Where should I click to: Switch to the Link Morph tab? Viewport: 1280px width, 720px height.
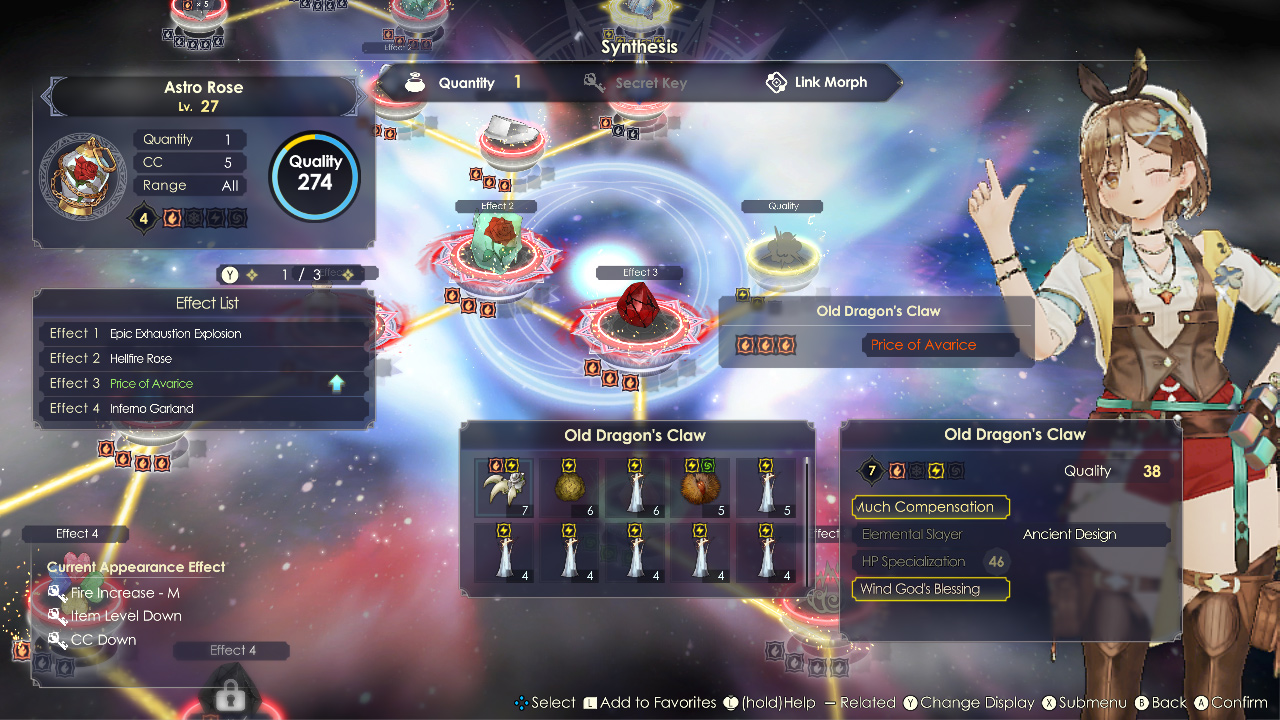click(x=831, y=82)
